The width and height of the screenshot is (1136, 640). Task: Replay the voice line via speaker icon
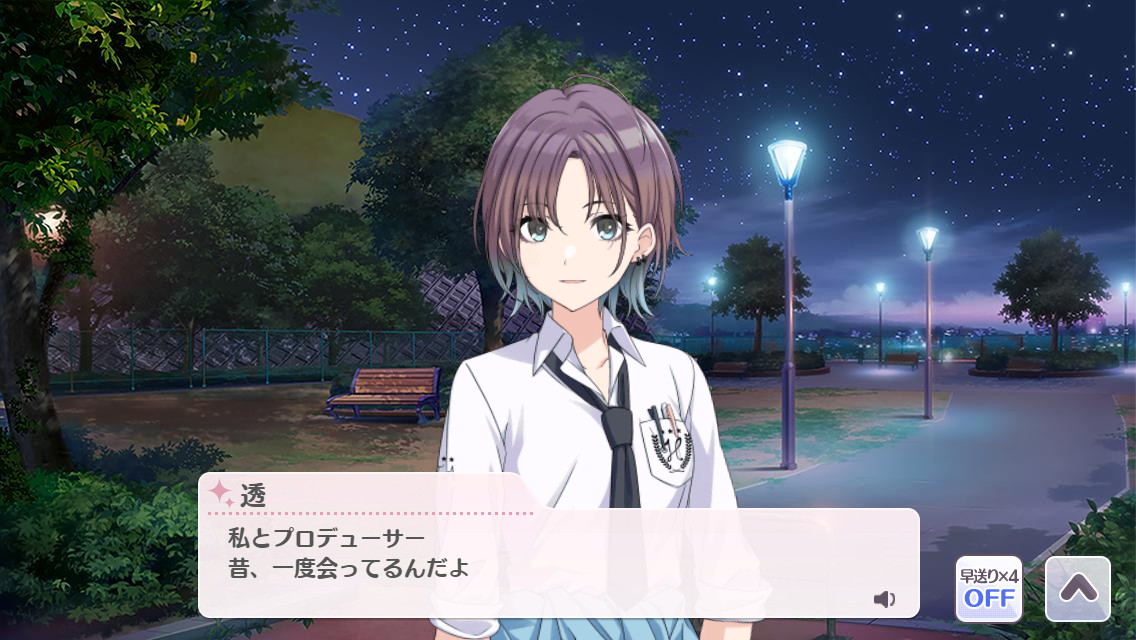point(884,599)
